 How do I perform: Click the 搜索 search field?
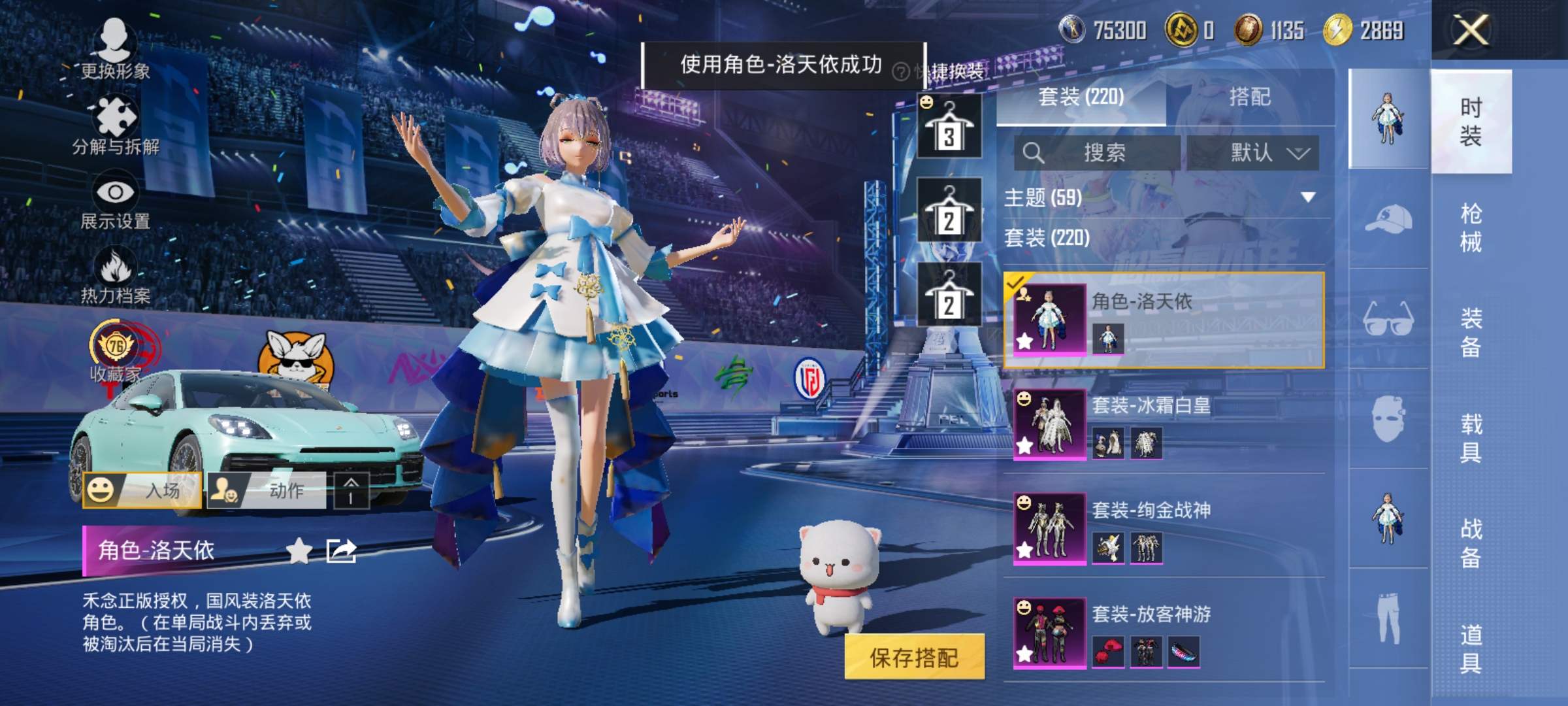click(1111, 152)
